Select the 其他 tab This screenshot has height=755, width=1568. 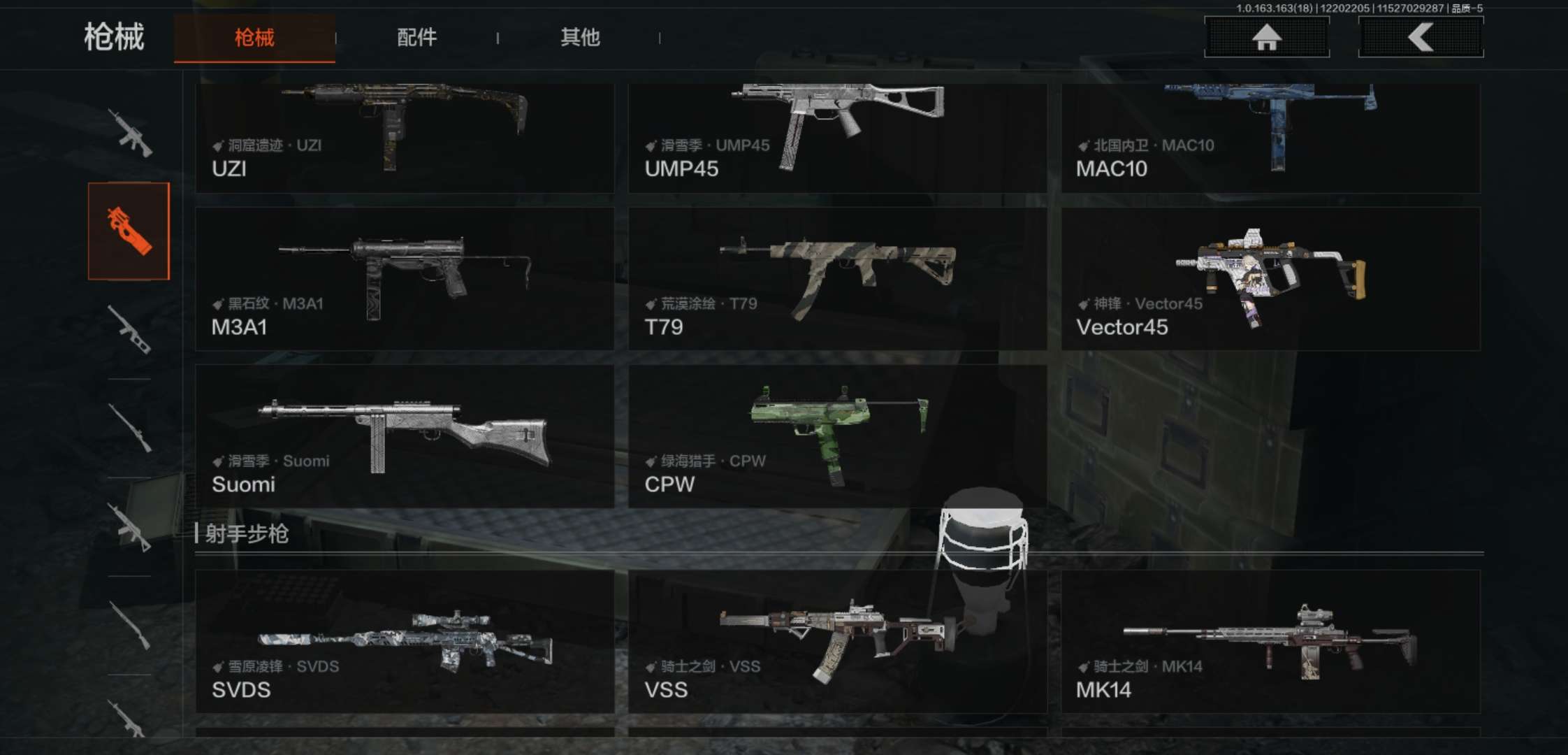pyautogui.click(x=579, y=38)
